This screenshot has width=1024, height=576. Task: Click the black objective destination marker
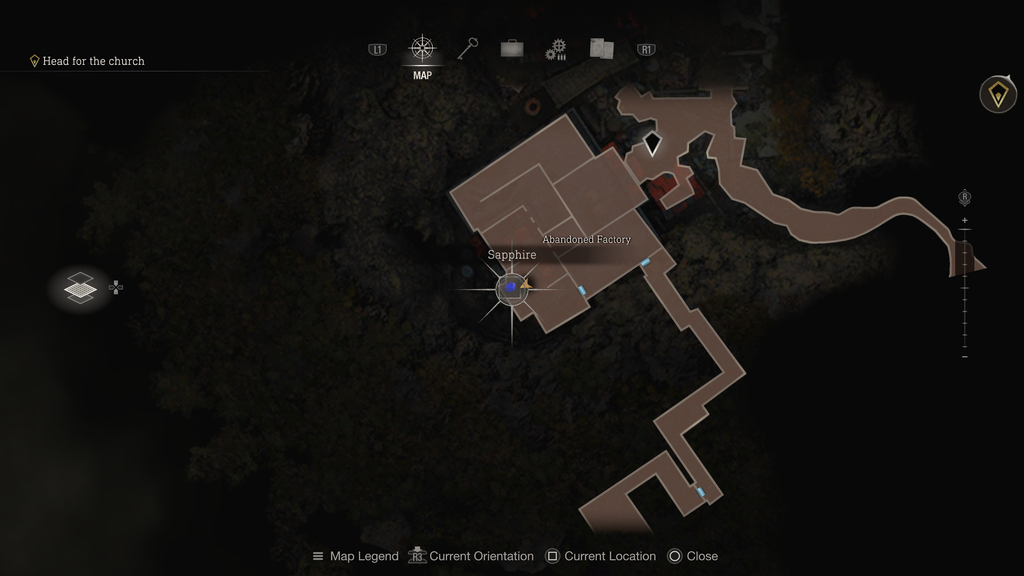652,144
